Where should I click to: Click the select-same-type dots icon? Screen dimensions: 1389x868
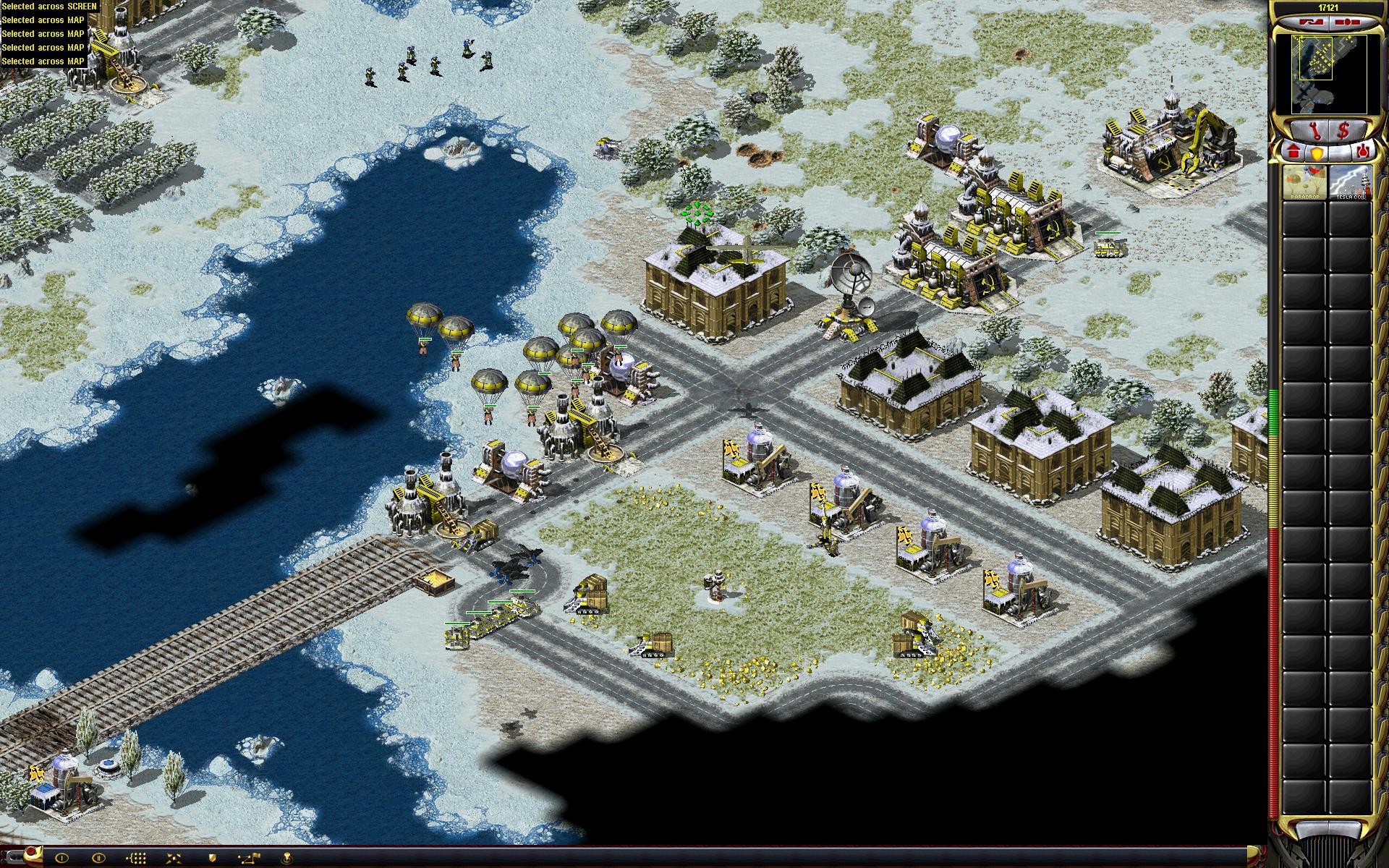137,858
